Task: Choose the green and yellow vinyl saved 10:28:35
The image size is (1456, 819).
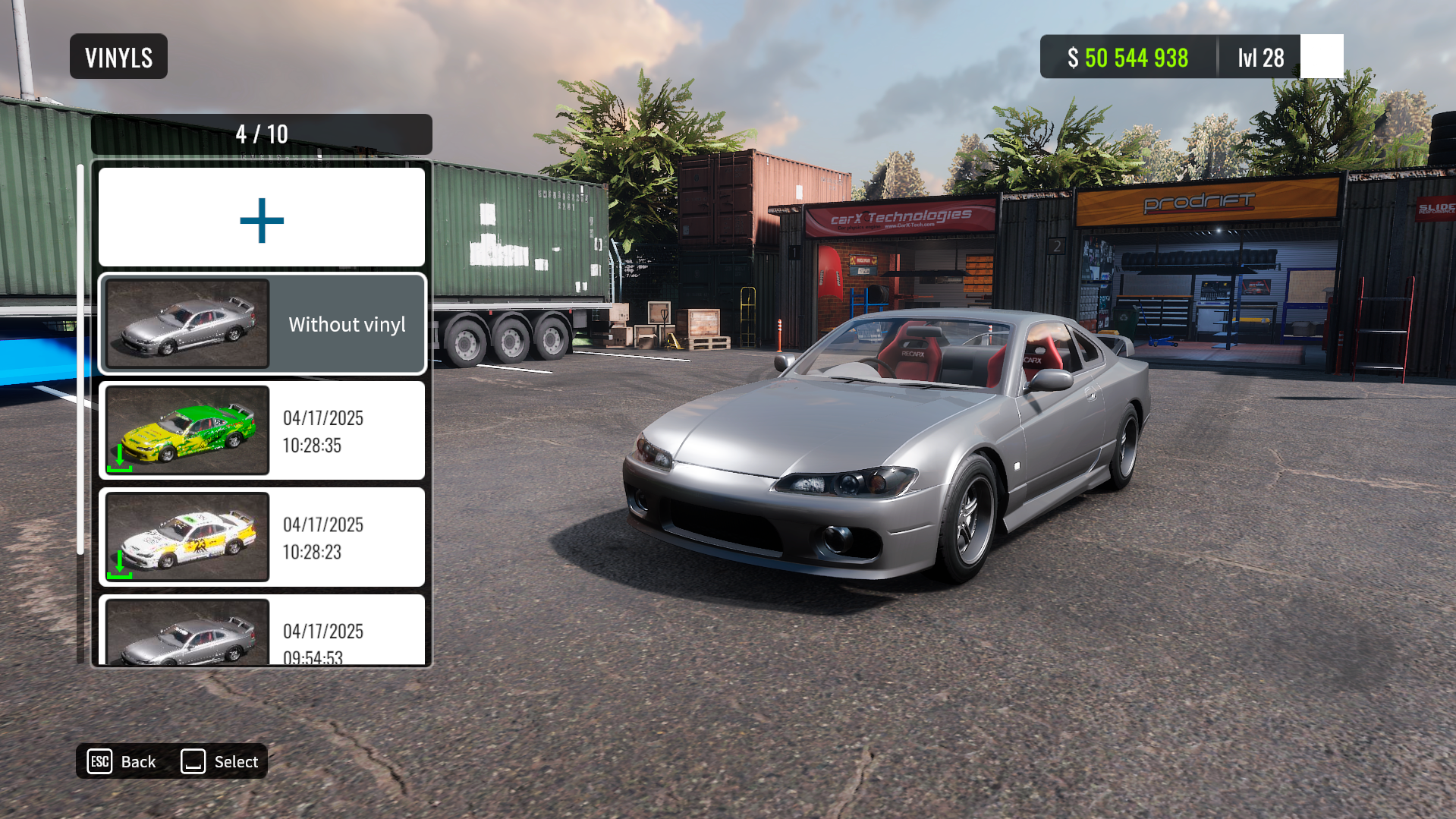Action: pyautogui.click(x=262, y=430)
